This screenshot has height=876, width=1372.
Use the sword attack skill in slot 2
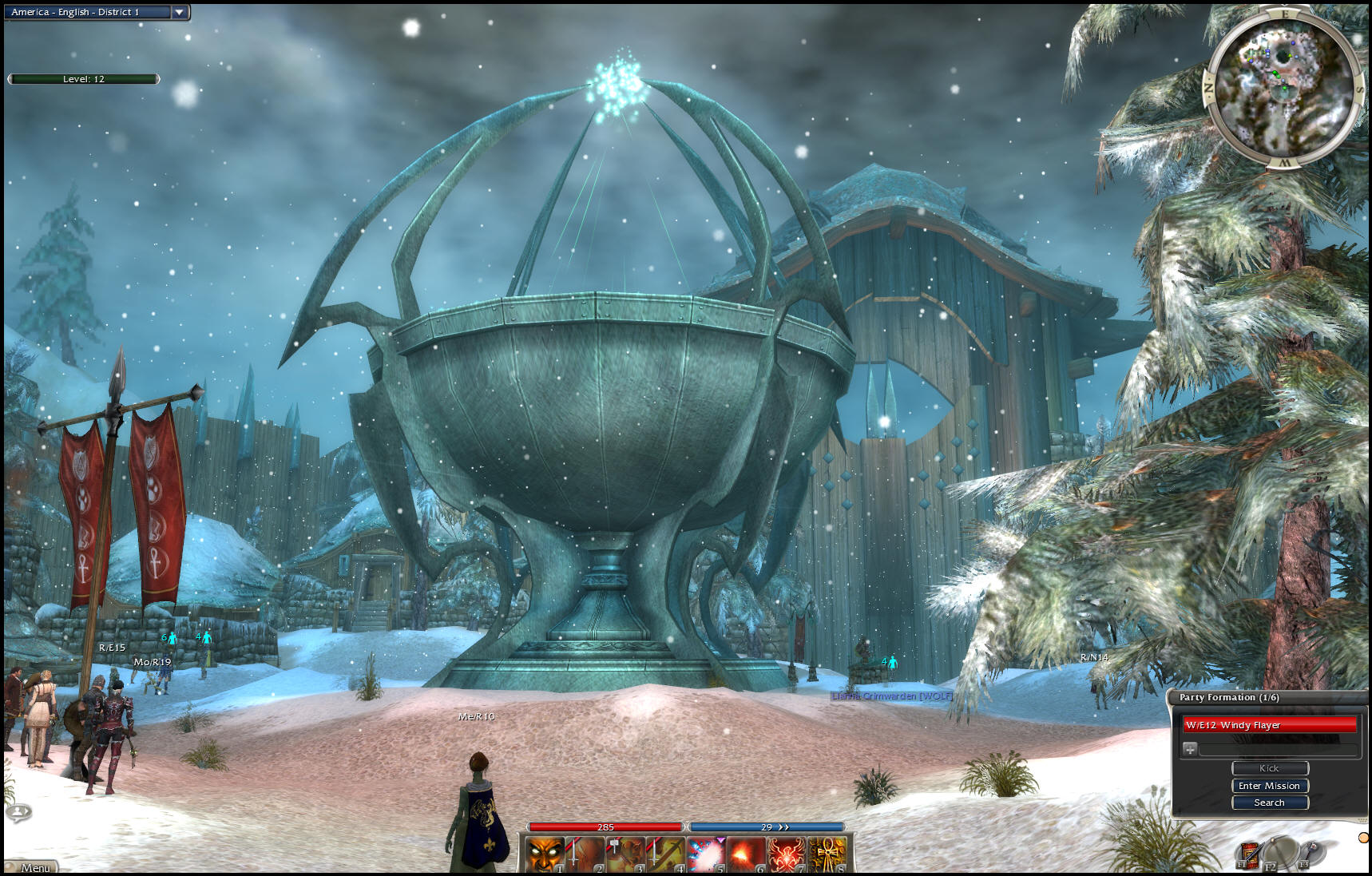pyautogui.click(x=585, y=854)
